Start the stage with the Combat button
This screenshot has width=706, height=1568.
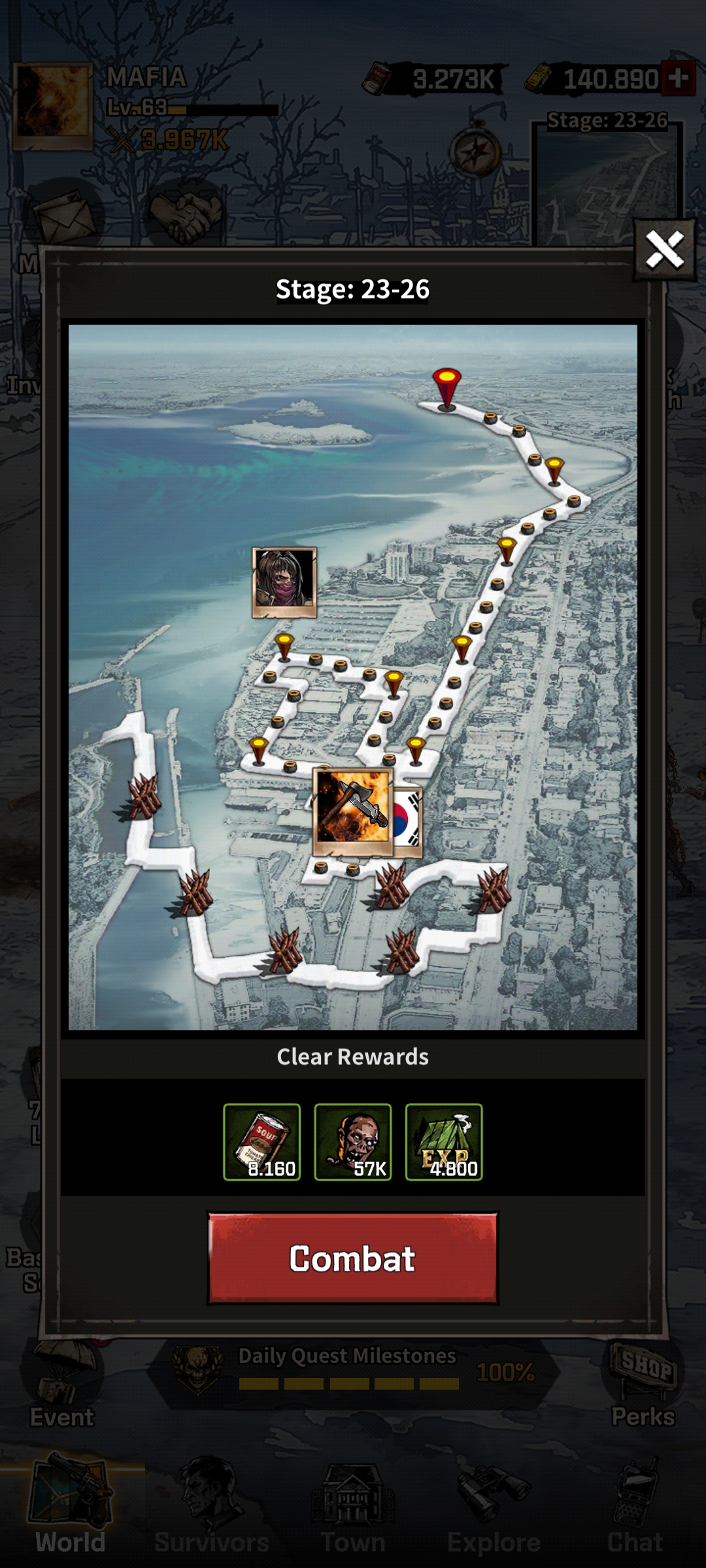[x=352, y=1258]
